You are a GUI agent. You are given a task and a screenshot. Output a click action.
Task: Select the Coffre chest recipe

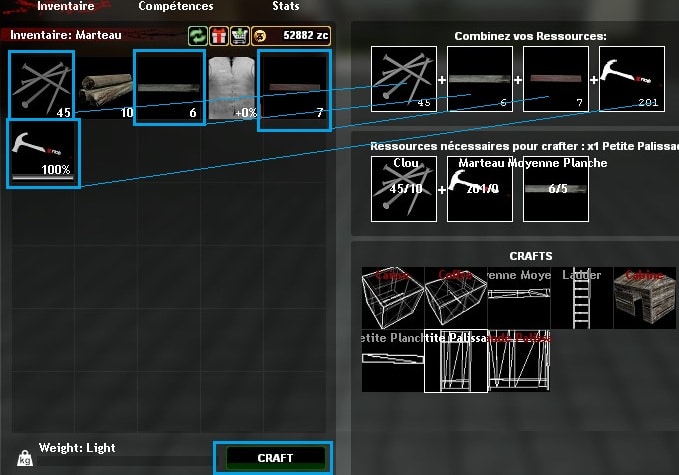pyautogui.click(x=455, y=298)
